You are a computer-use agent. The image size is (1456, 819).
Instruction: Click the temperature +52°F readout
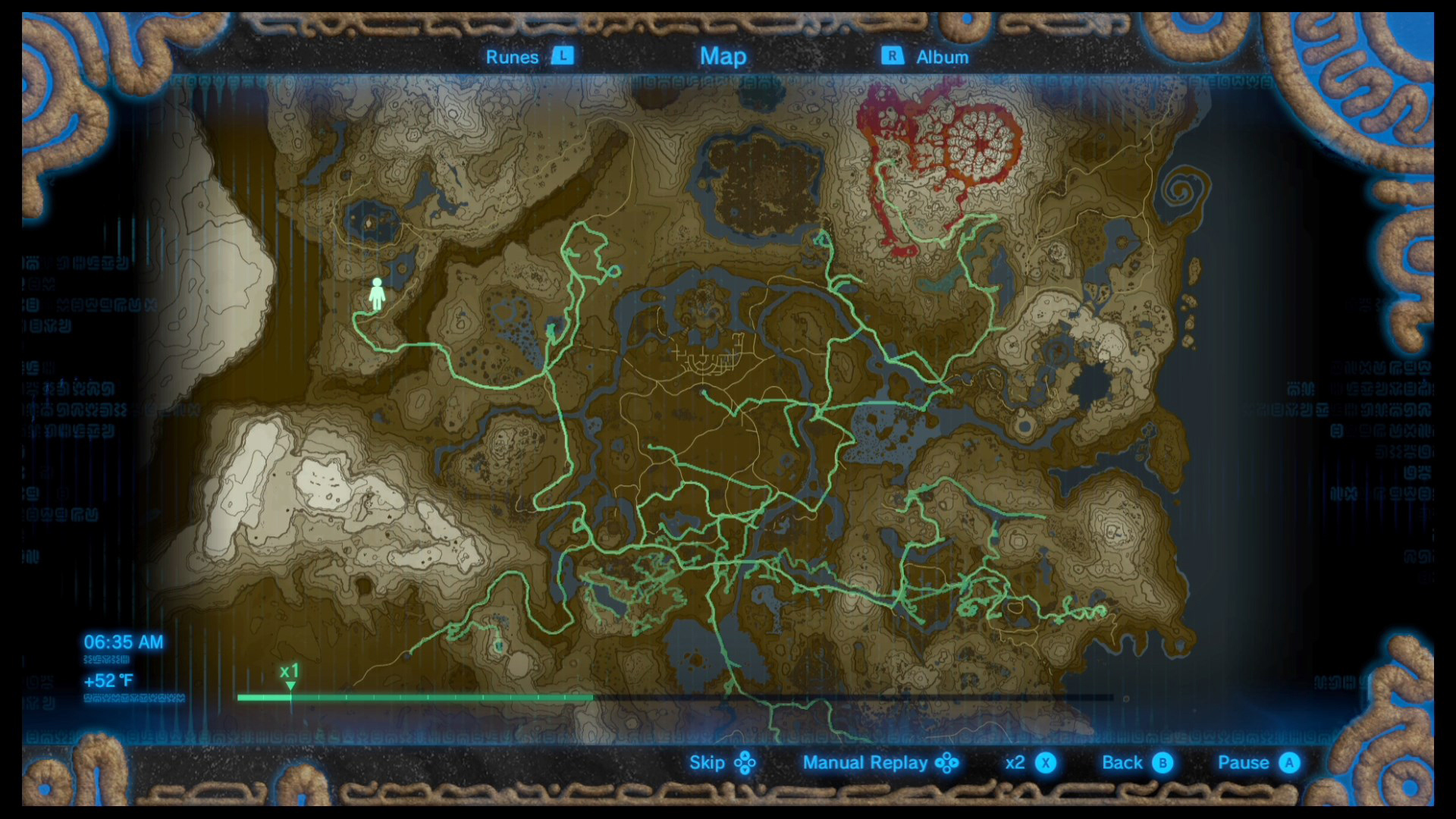108,680
